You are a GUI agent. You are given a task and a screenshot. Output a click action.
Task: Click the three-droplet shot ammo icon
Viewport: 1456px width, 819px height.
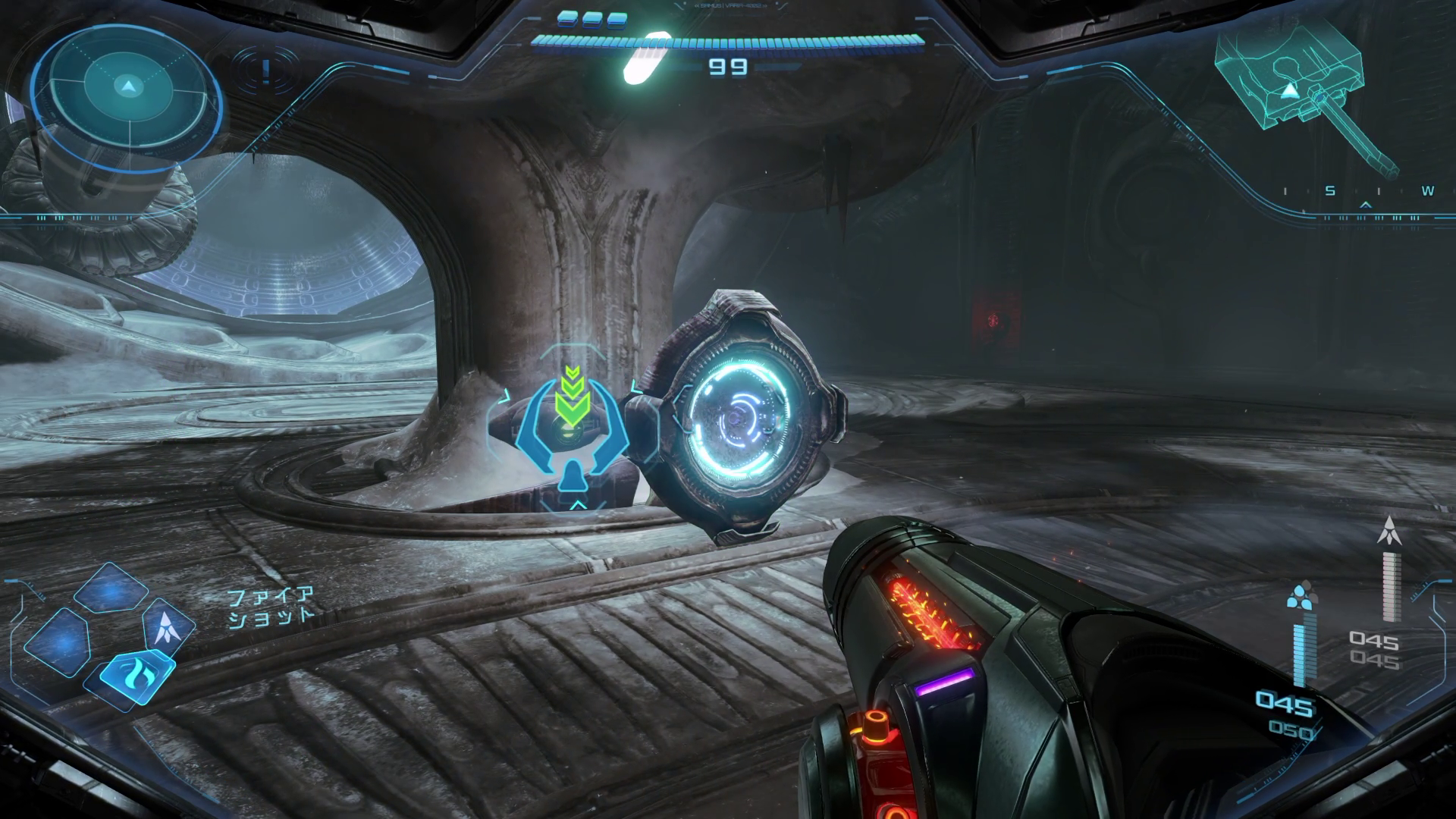(1302, 596)
